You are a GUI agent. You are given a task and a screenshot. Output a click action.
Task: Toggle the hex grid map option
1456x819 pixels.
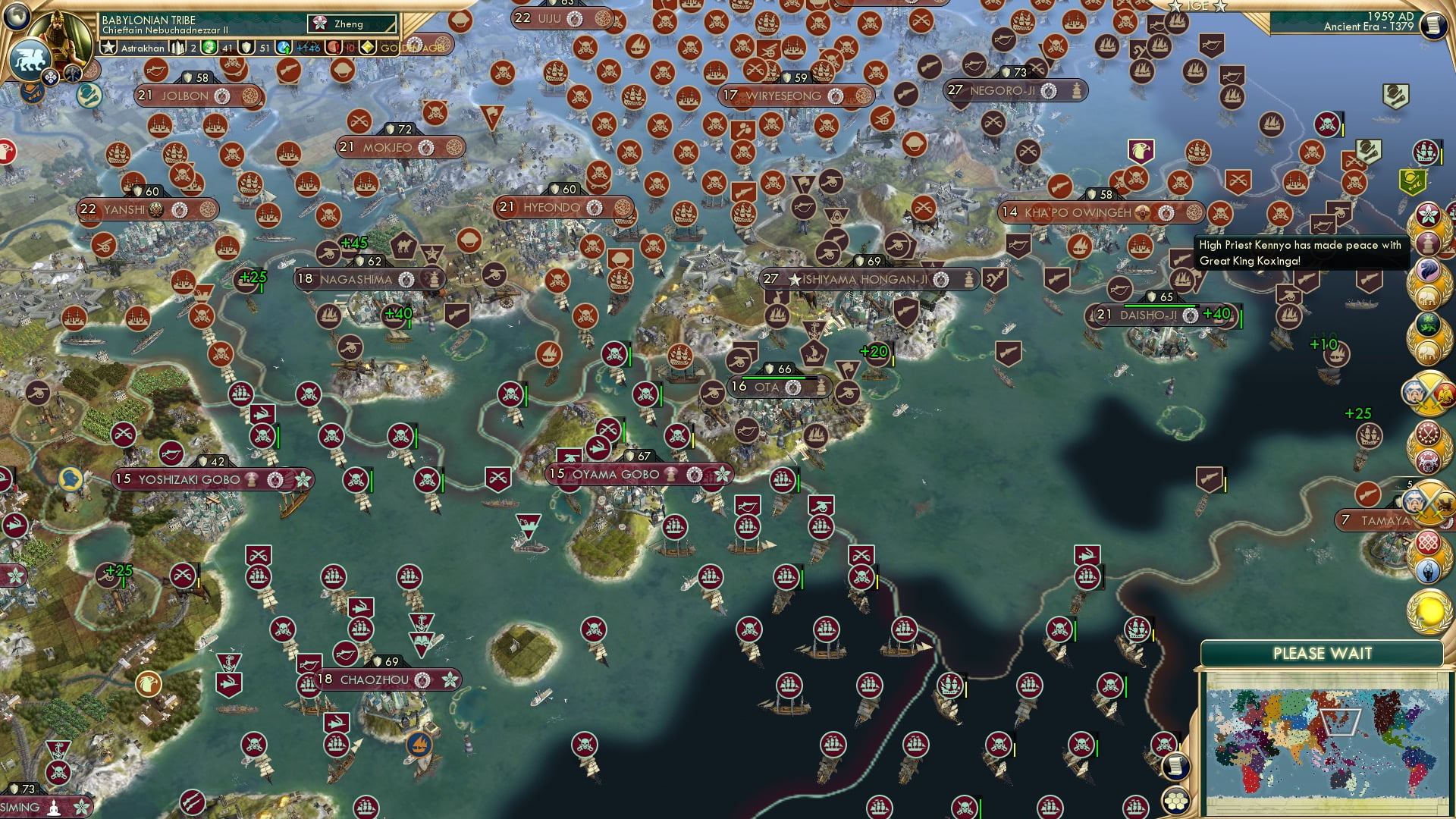click(1175, 801)
